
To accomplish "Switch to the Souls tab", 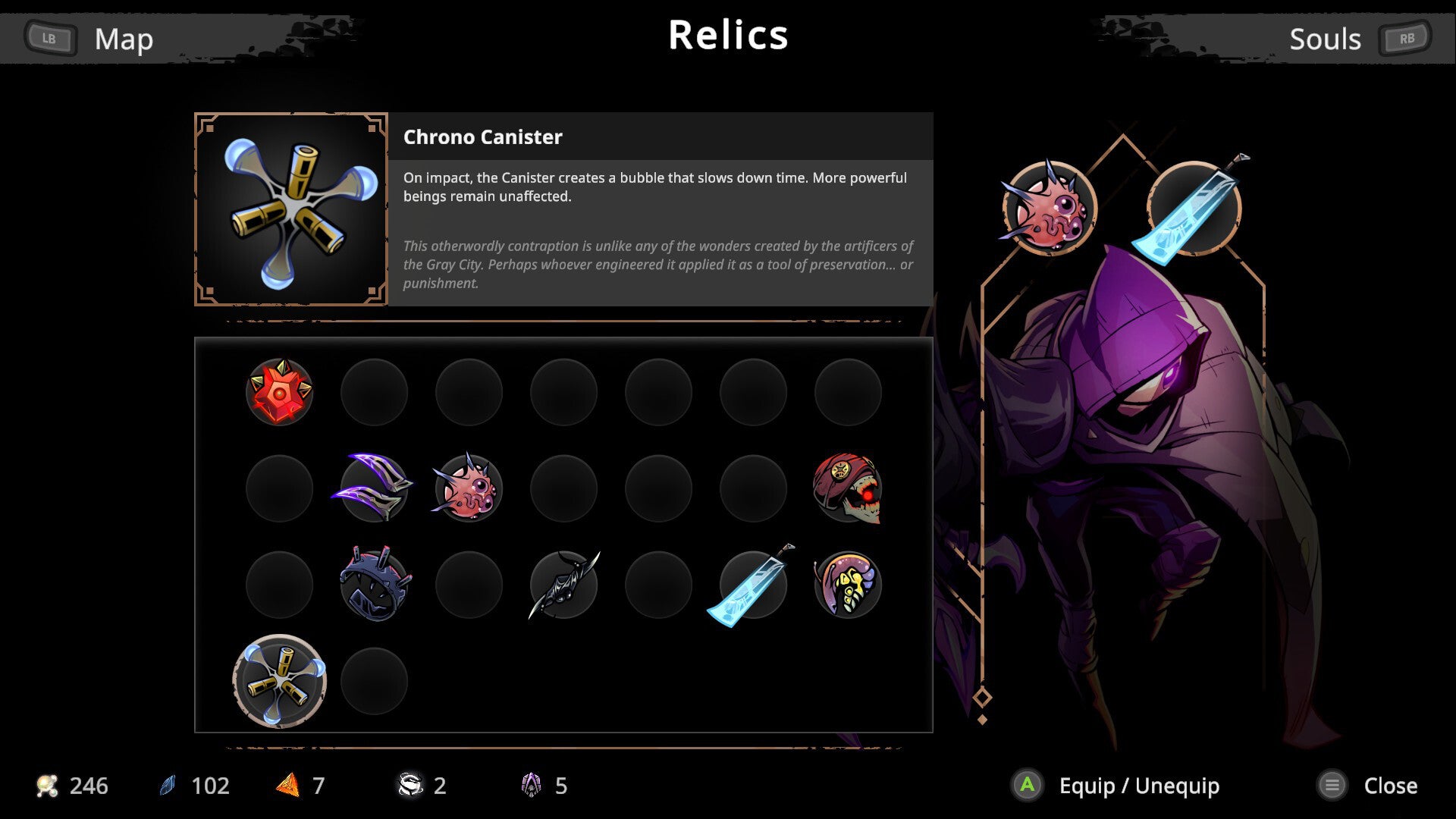I will pyautogui.click(x=1325, y=39).
